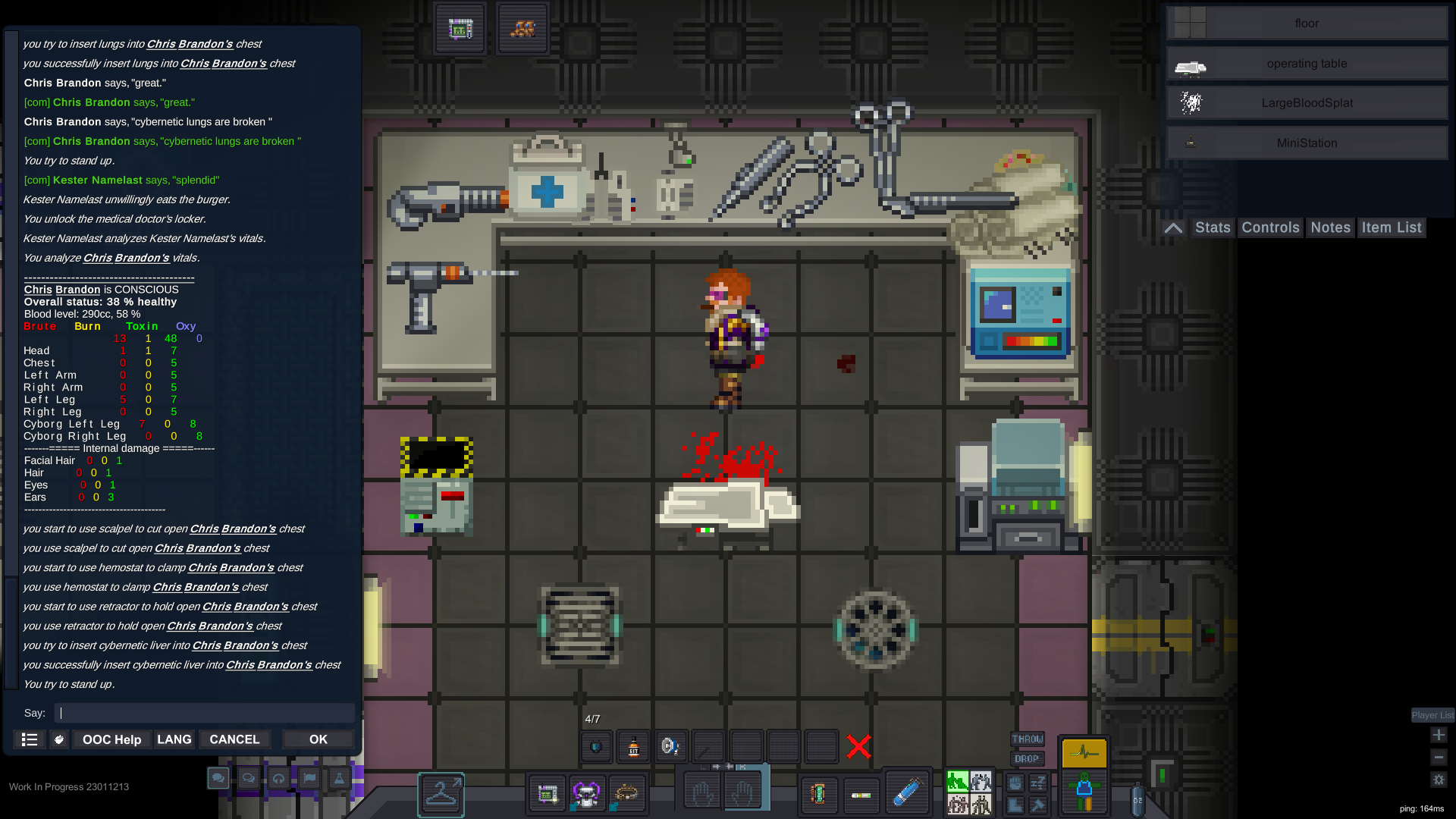Toggle throw mode with the THROW button
Screen dimensions: 1456x819
tap(1028, 739)
